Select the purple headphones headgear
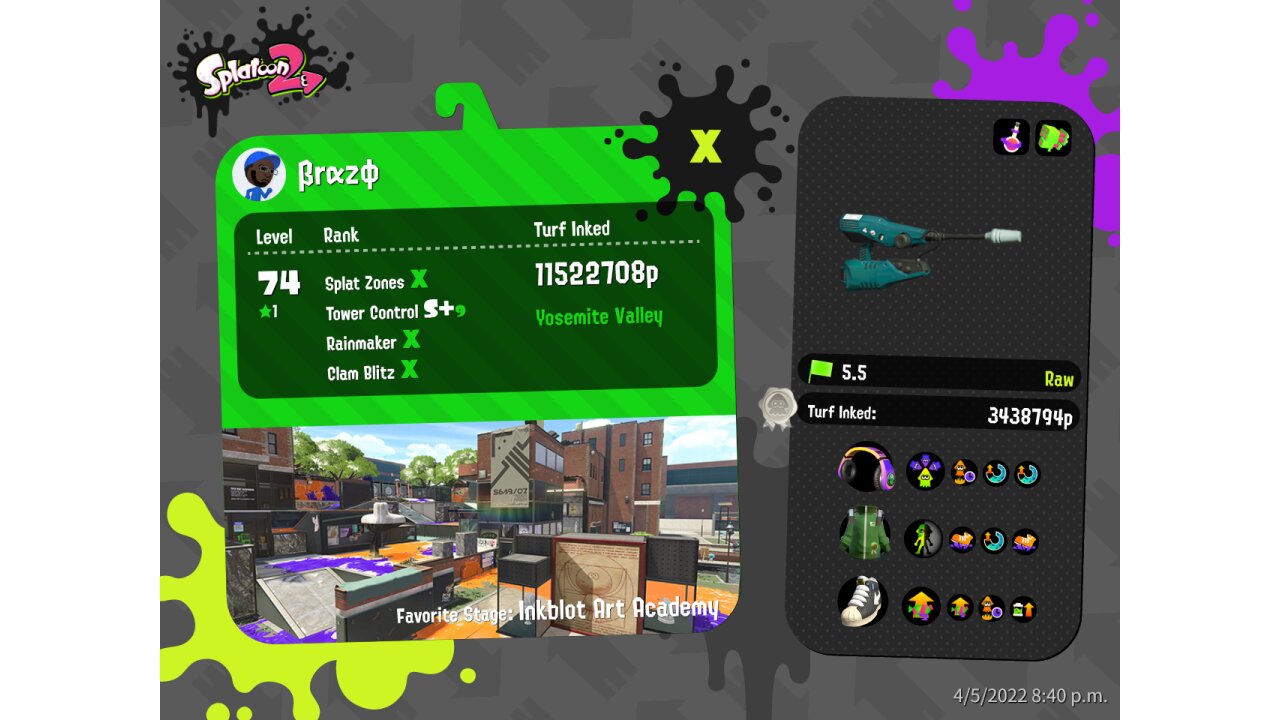This screenshot has width=1280, height=720. [866, 468]
